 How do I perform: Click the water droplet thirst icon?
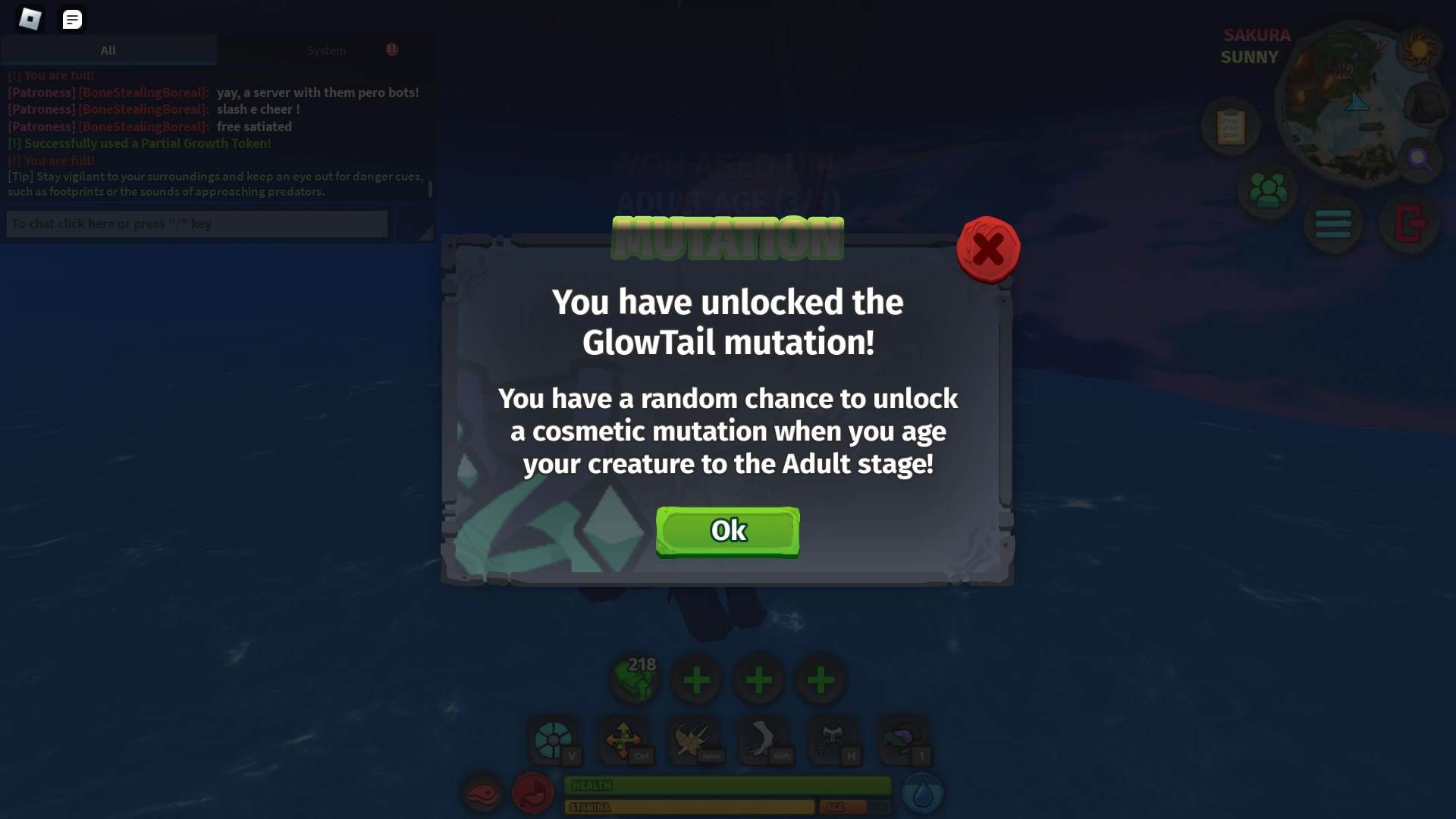(923, 791)
